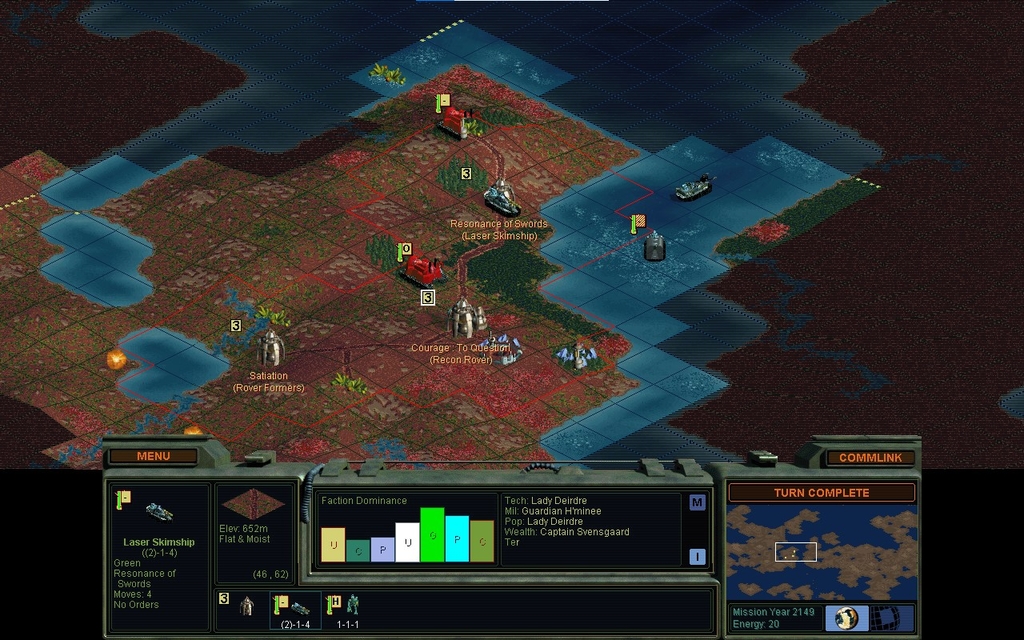Select the I button in the info panel

pos(697,556)
